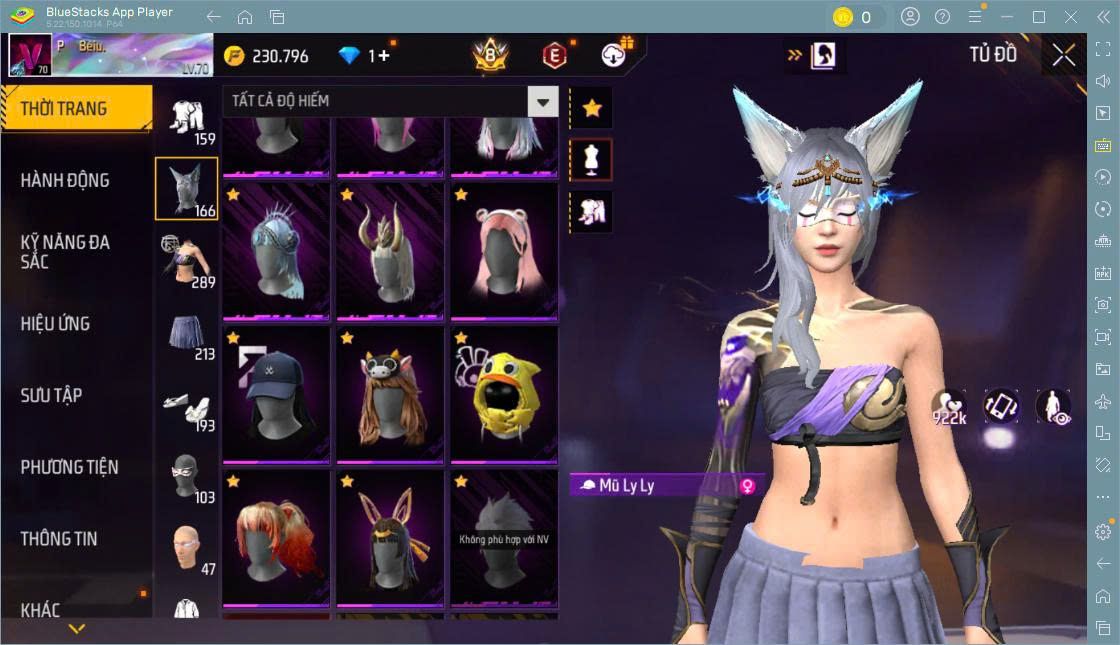
Task: Open the Hiệu Ứng category
Action: tap(56, 324)
